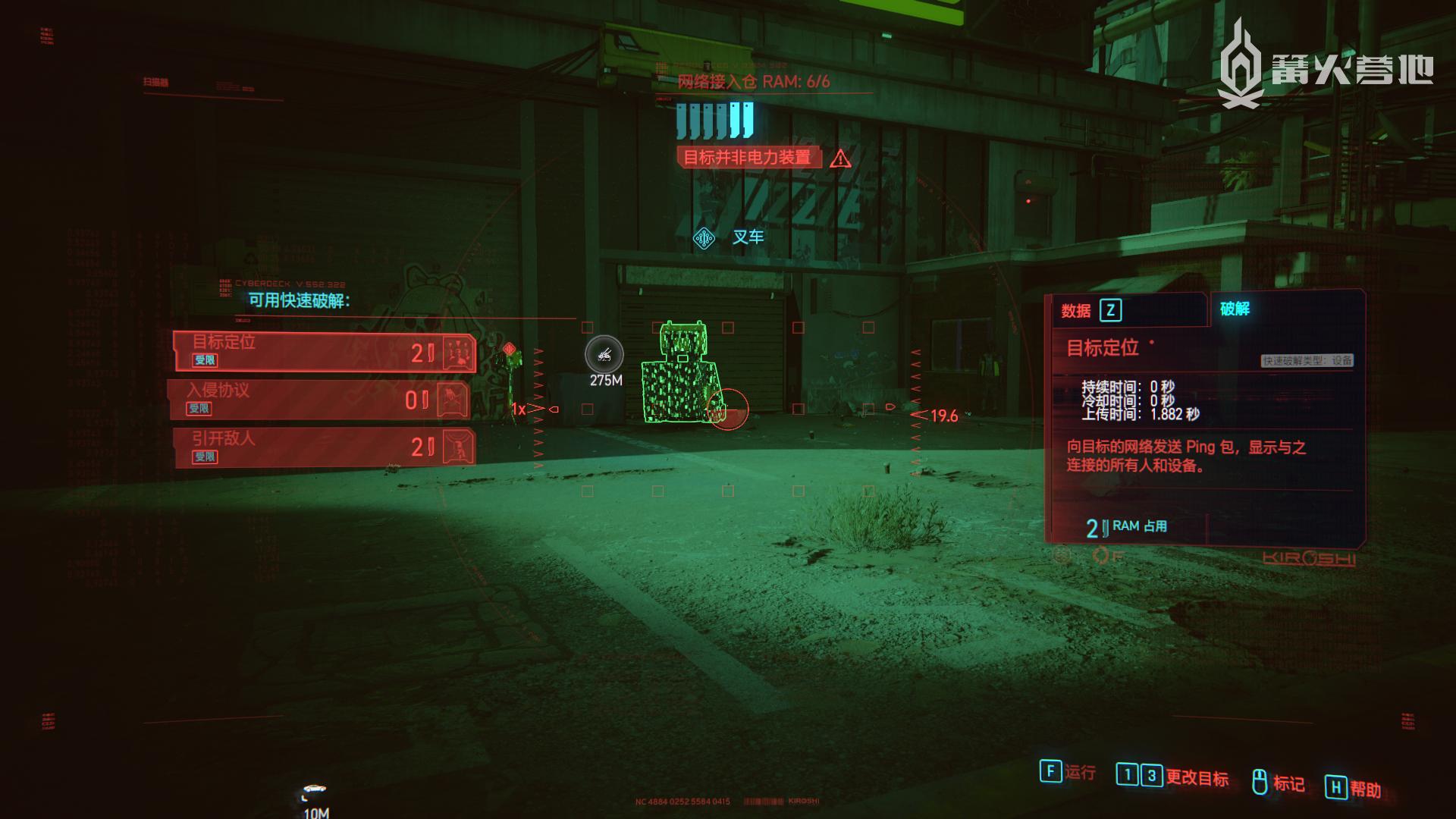Image resolution: width=1456 pixels, height=819 pixels.
Task: Open the 破解 tab
Action: 1235,309
